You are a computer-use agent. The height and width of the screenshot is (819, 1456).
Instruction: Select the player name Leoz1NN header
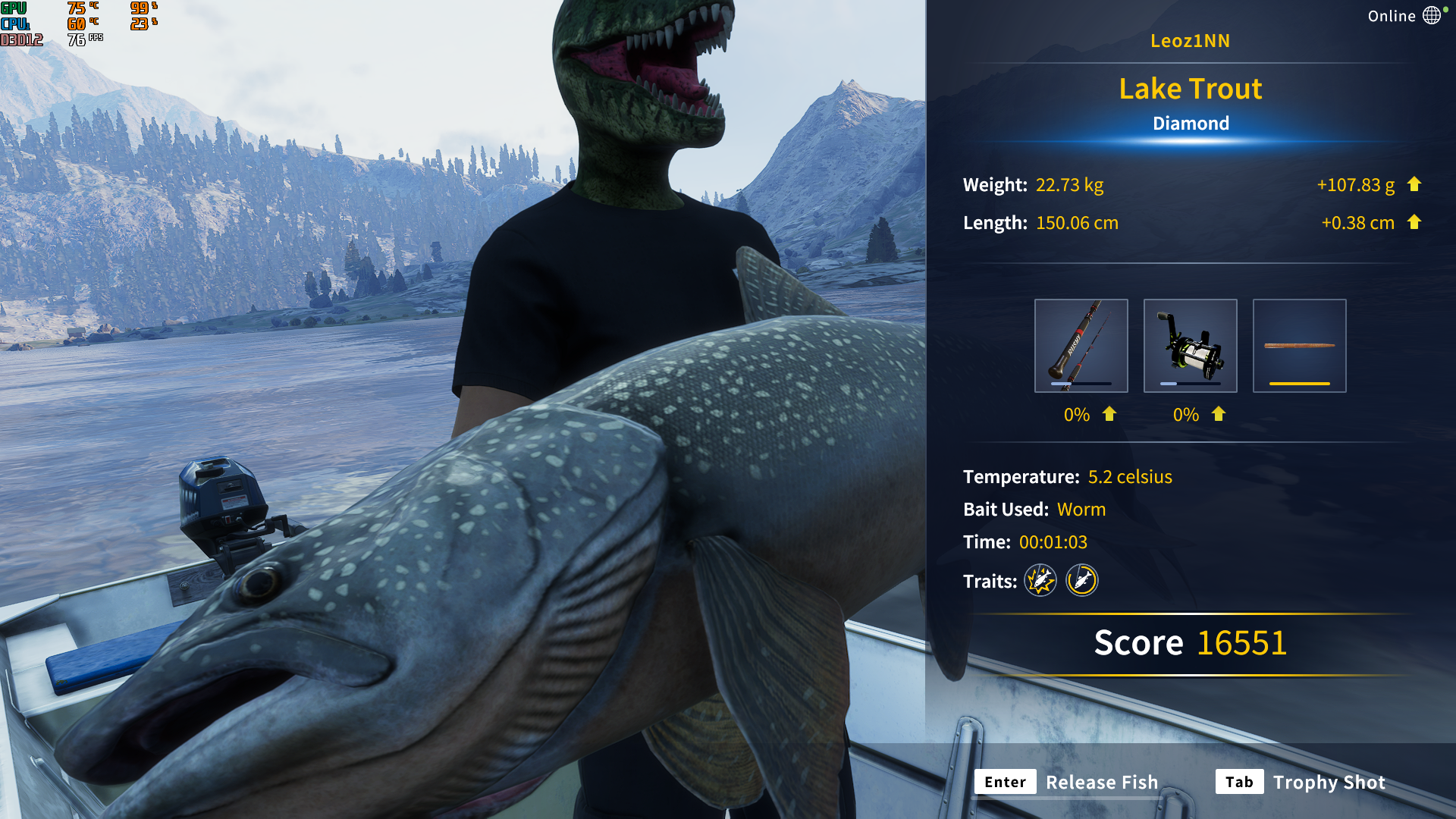pos(1191,41)
